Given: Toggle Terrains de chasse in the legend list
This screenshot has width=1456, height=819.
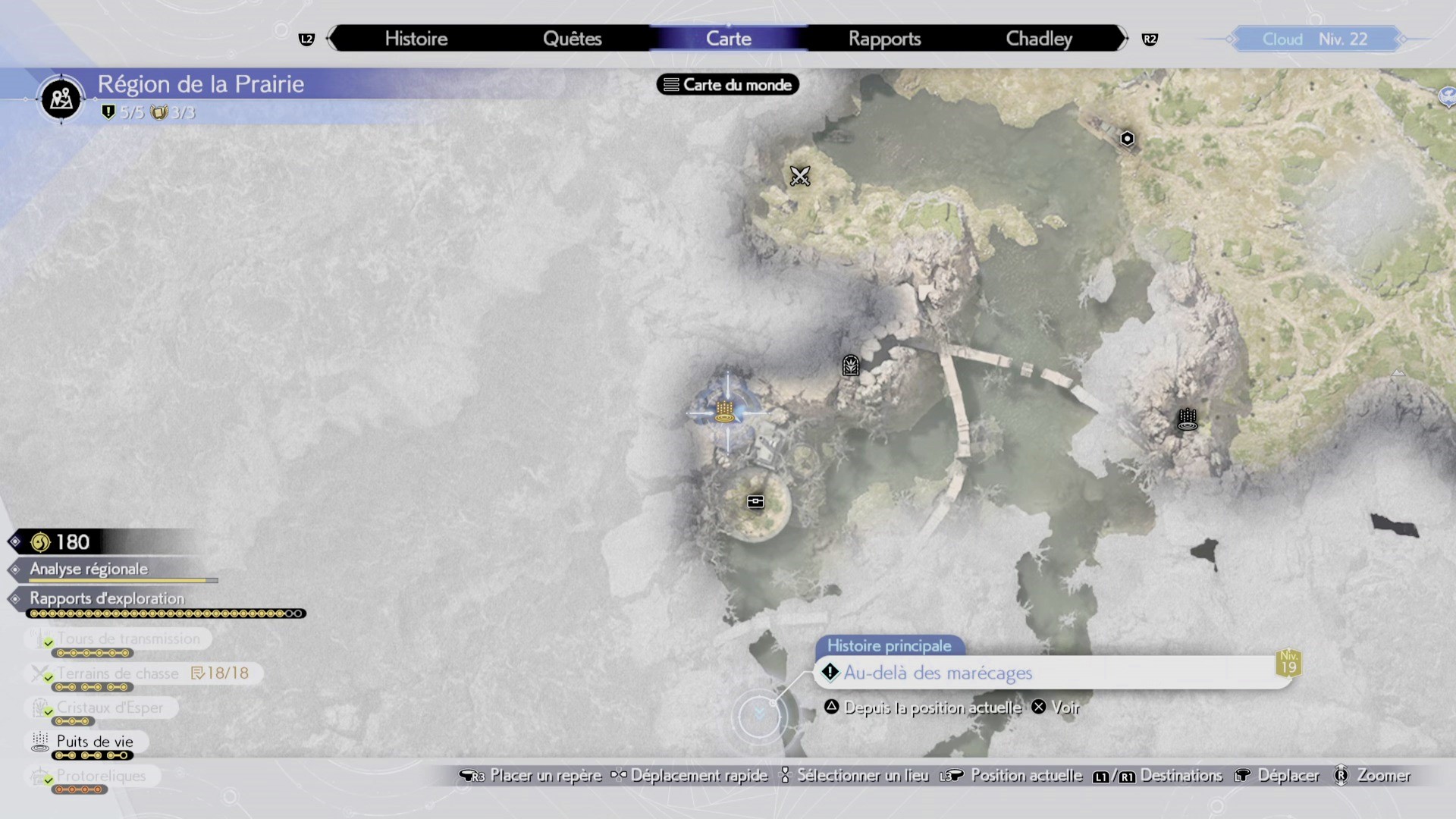Looking at the screenshot, I should point(118,673).
